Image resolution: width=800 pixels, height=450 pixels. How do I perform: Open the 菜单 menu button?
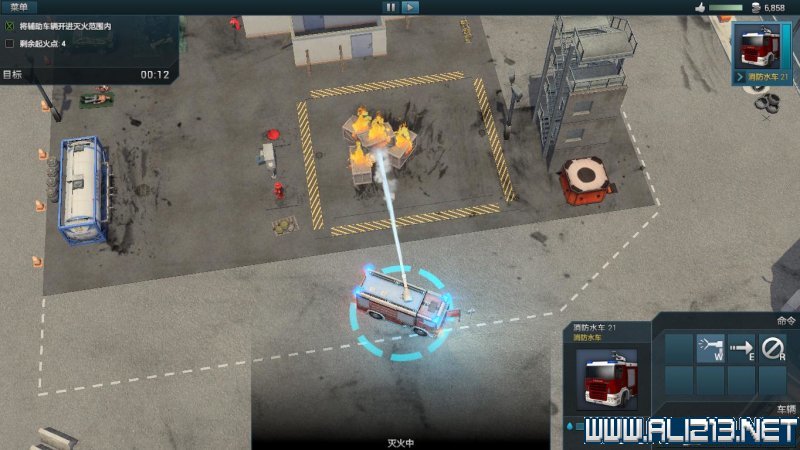click(x=18, y=7)
